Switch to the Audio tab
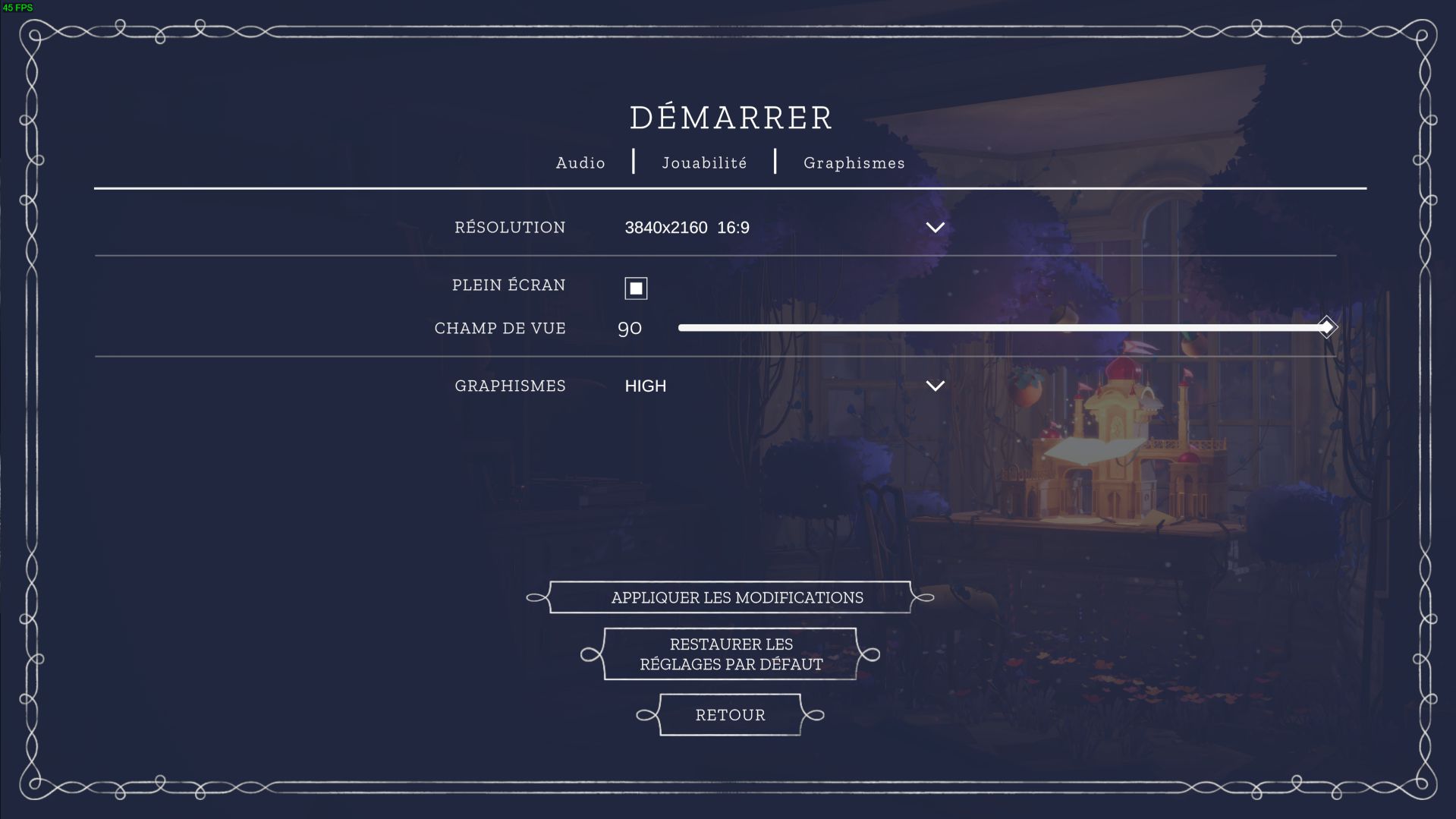This screenshot has width=1456, height=819. tap(580, 162)
